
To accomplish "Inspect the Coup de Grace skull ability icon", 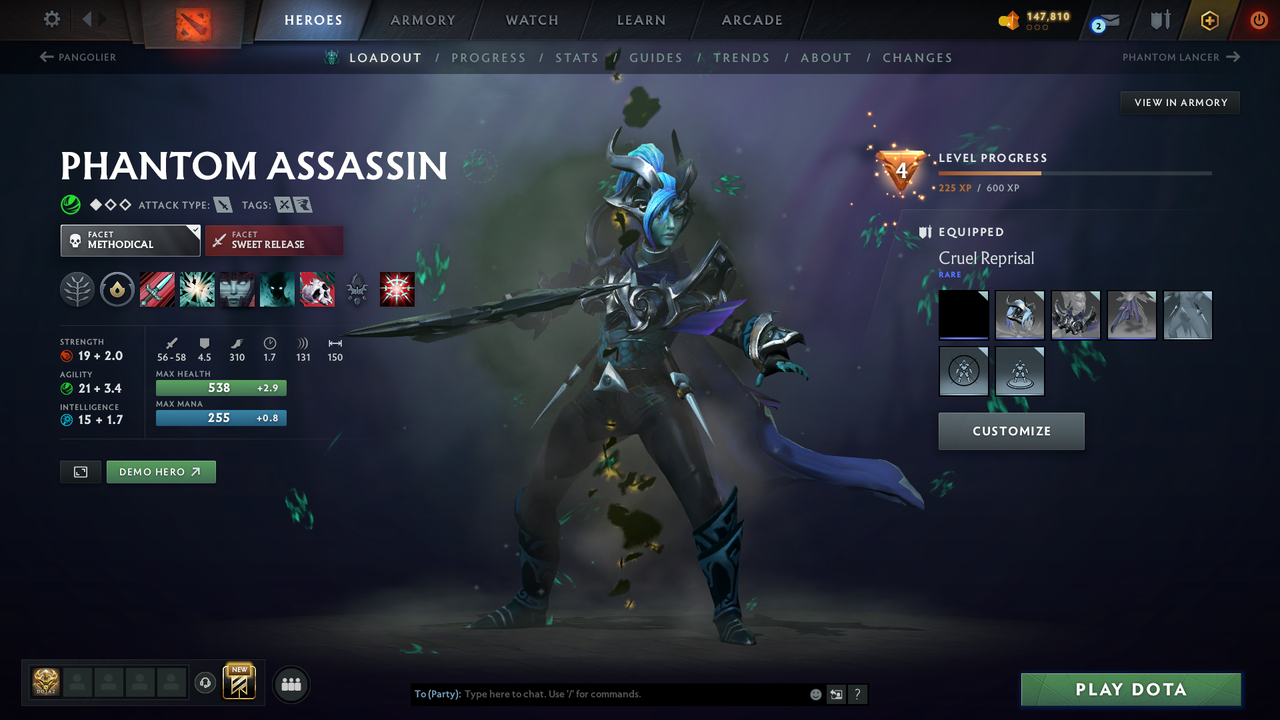I will 317,289.
